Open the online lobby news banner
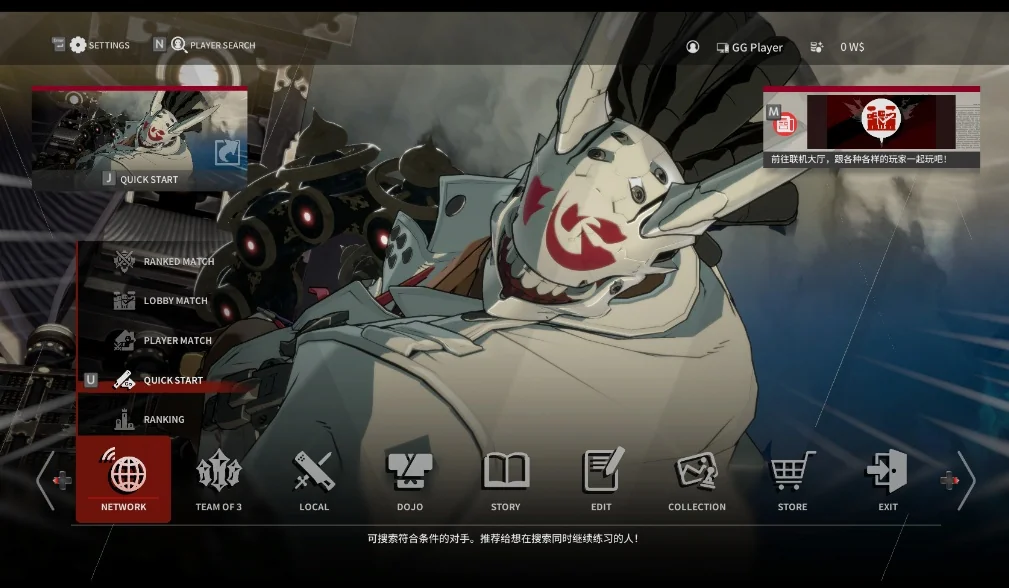This screenshot has width=1009, height=588. coord(871,127)
